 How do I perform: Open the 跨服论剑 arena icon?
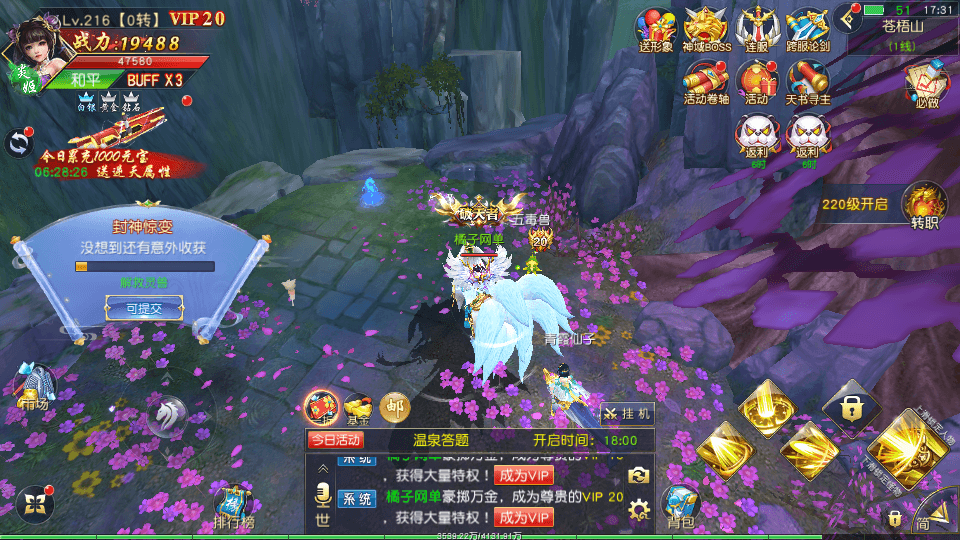806,28
